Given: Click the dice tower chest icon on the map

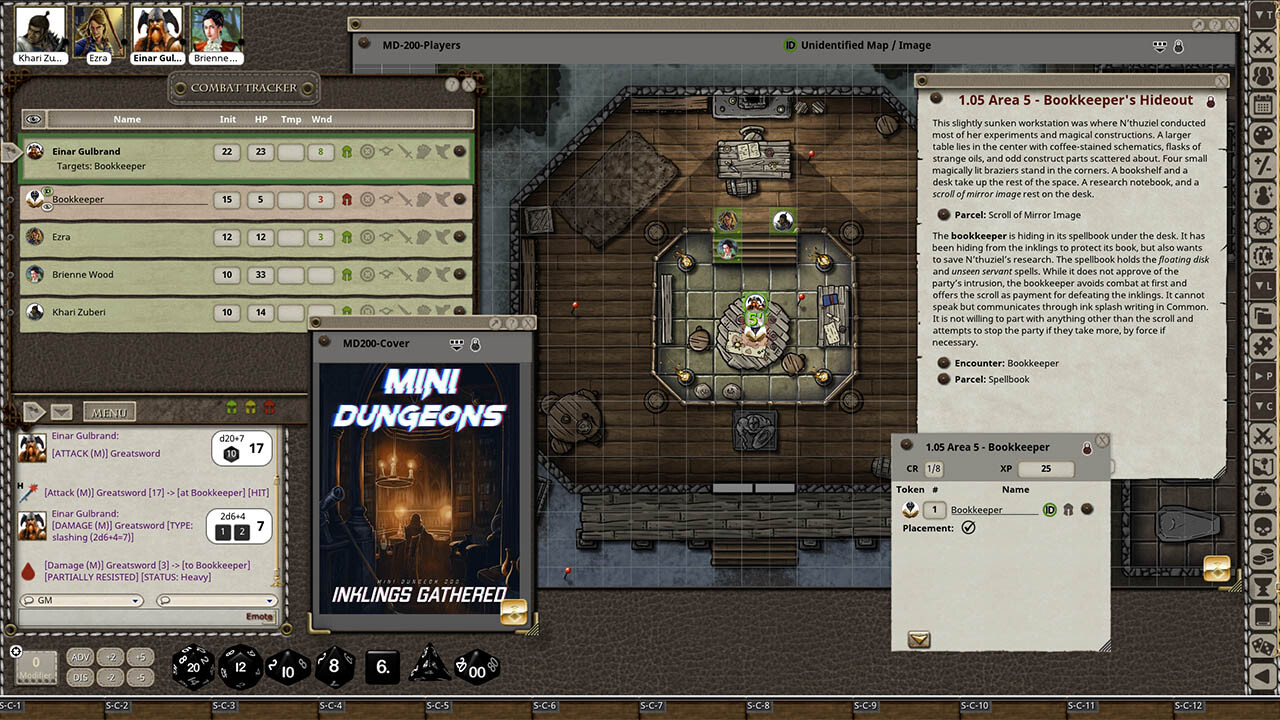Looking at the screenshot, I should [1218, 567].
